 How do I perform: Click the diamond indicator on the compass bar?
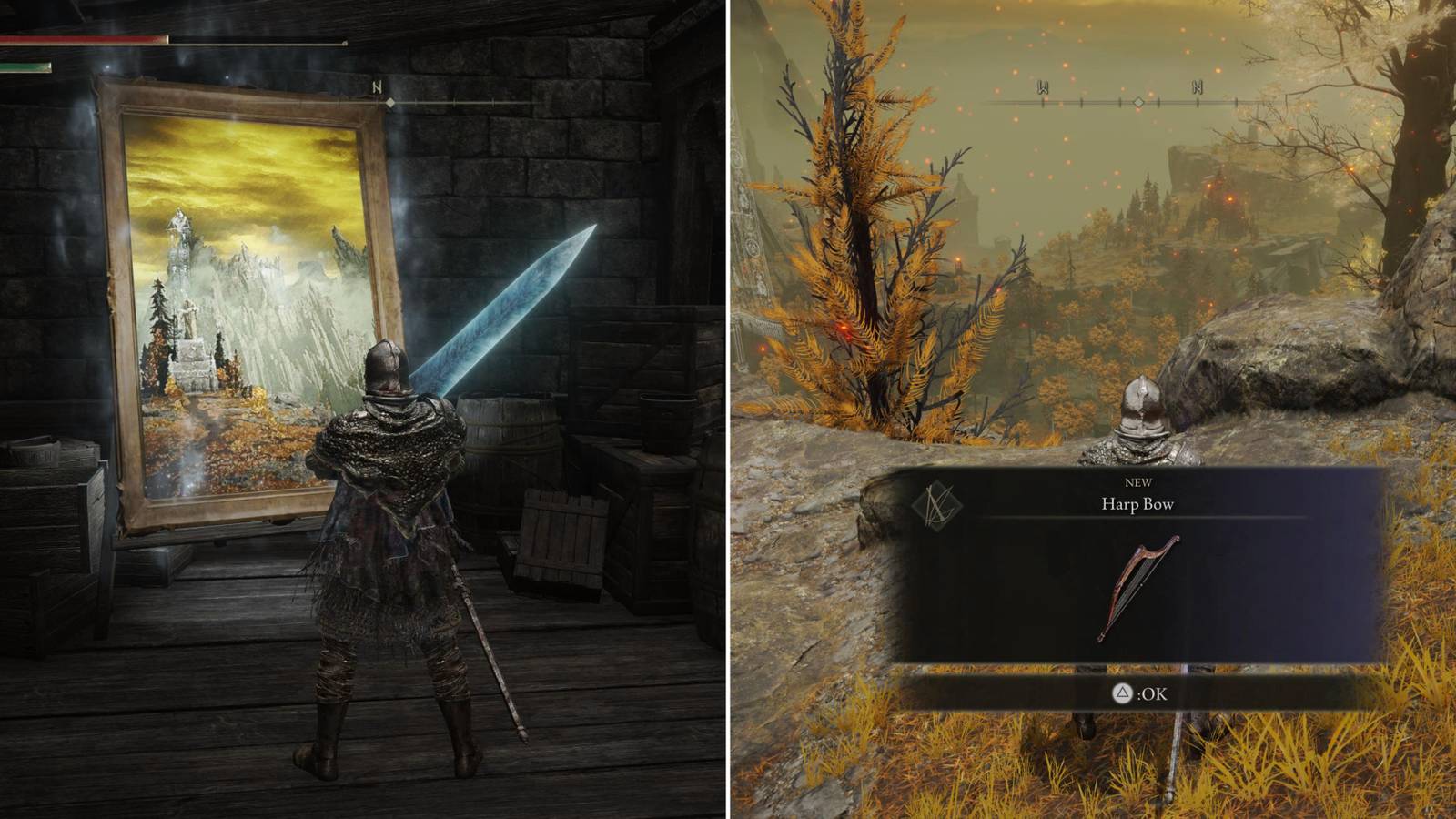(1138, 103)
